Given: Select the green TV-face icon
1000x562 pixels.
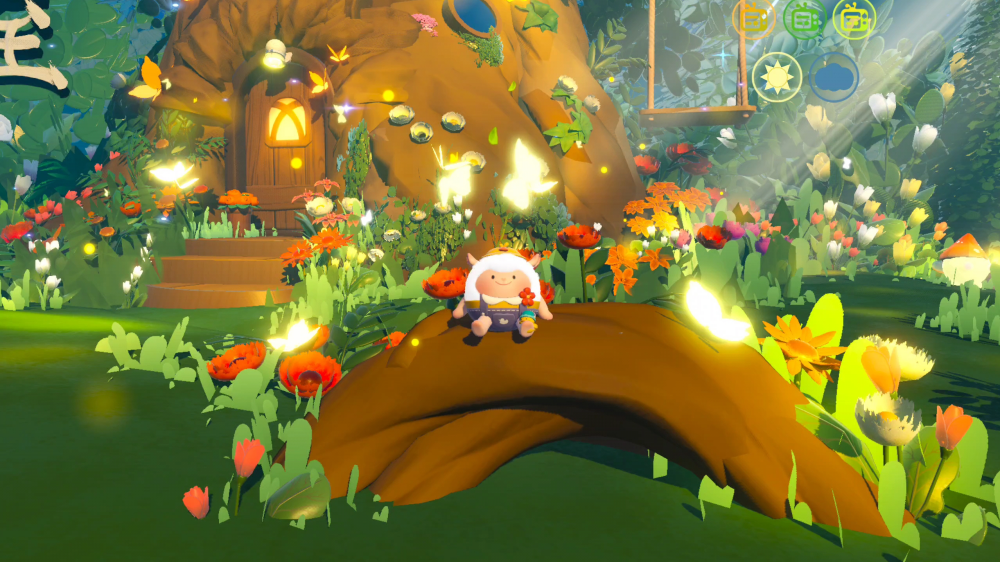Looking at the screenshot, I should click(804, 17).
